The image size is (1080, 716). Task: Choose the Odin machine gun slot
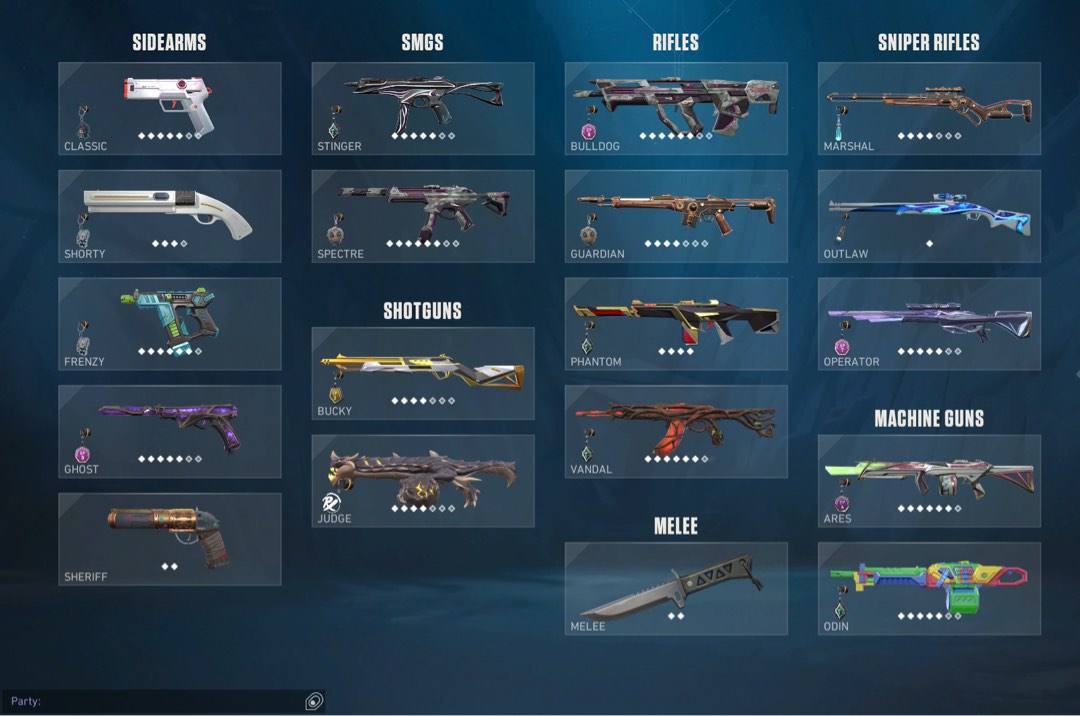pos(929,588)
